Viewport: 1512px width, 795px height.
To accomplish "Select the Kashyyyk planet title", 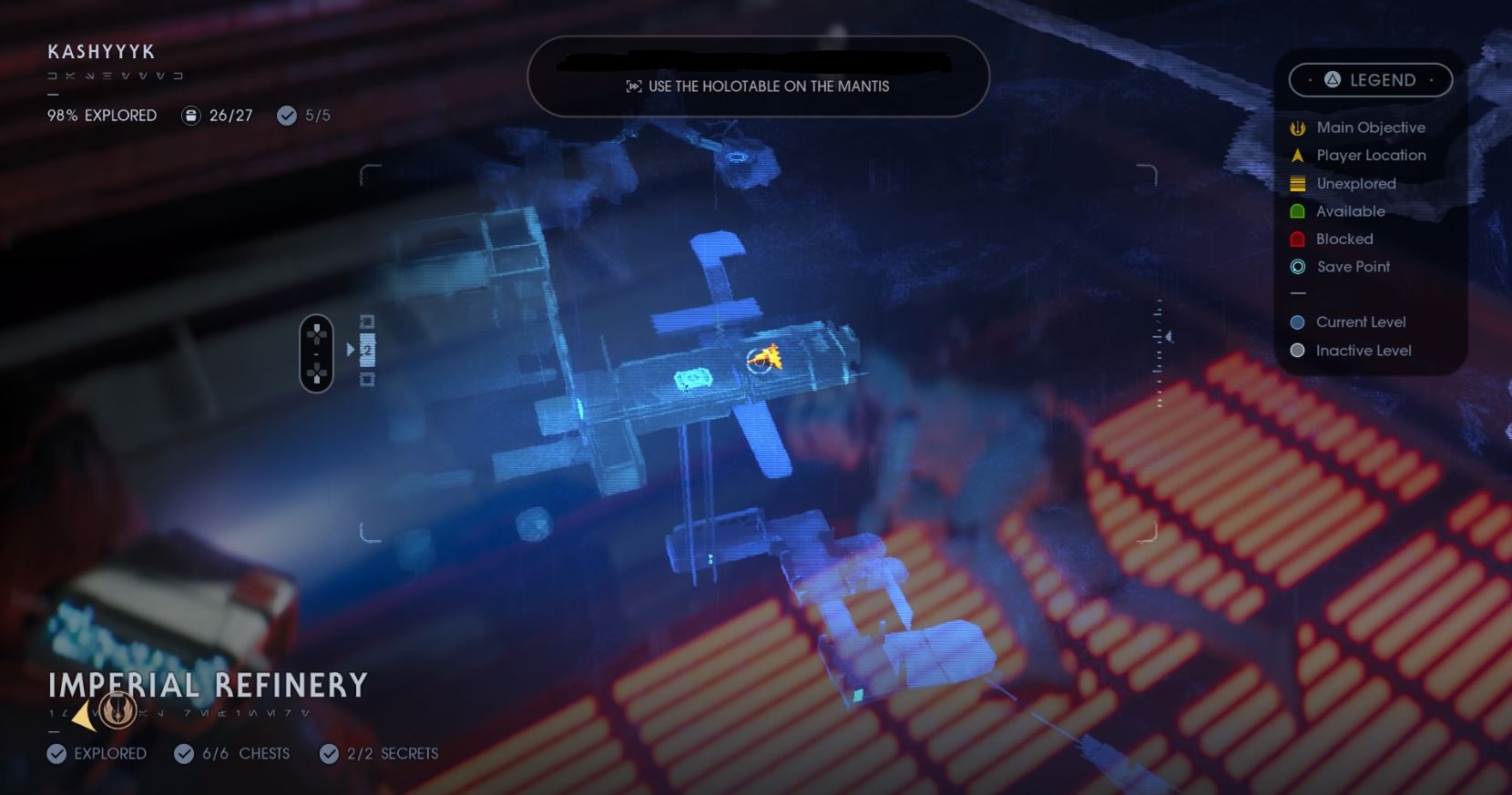I will tap(101, 52).
